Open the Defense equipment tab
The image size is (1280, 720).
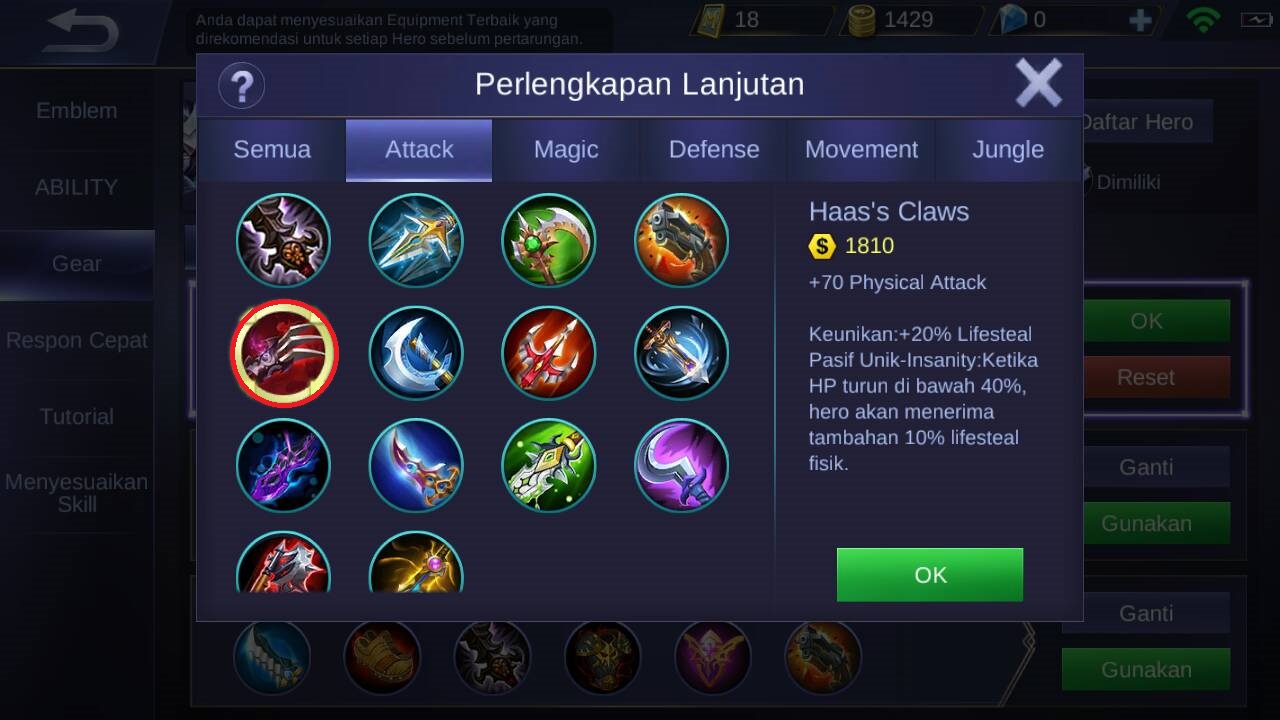point(714,150)
